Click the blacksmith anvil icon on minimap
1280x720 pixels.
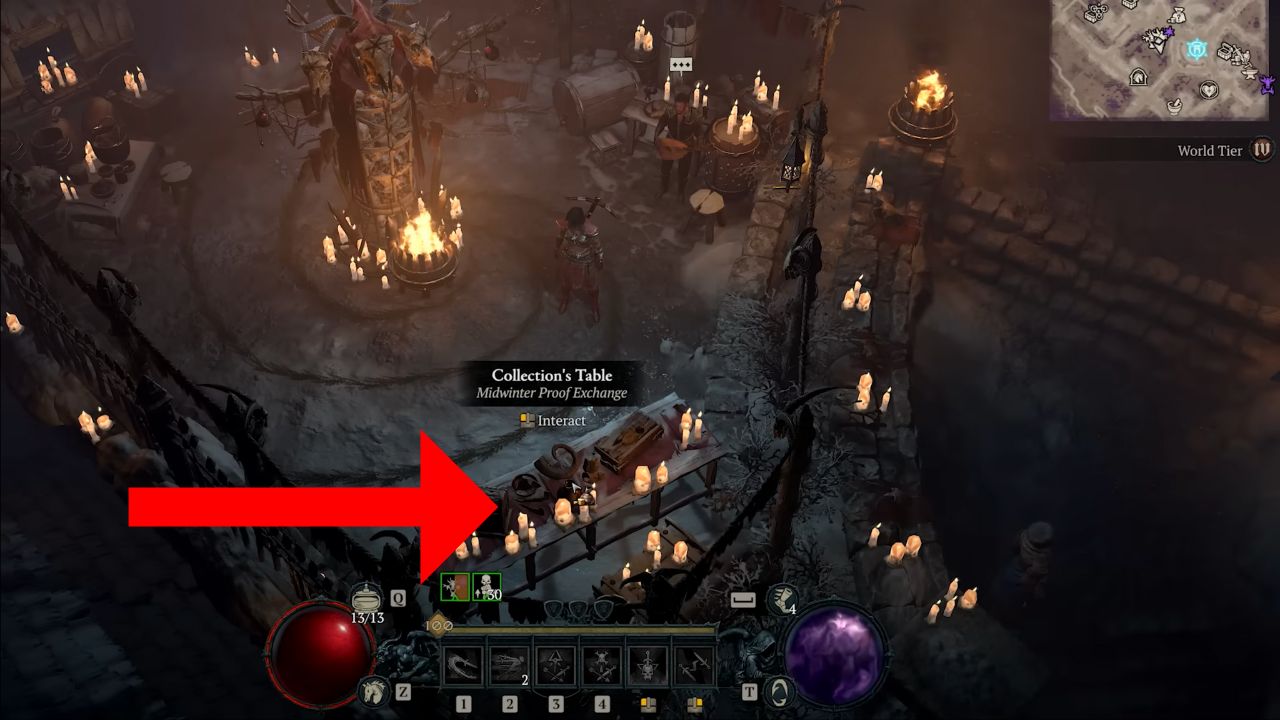(1251, 74)
